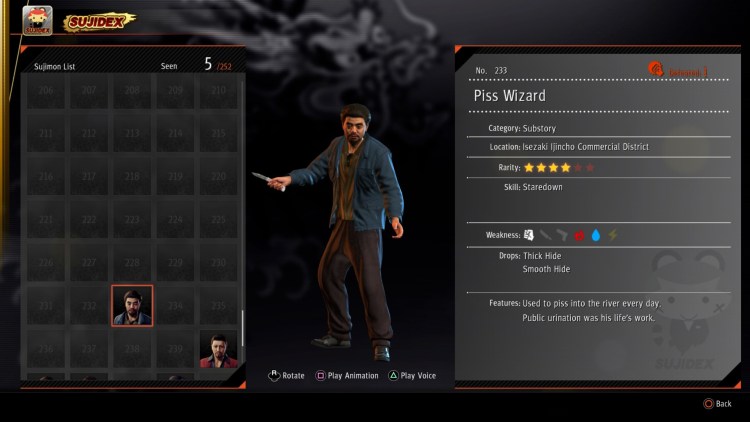This screenshot has height=422, width=750.
Task: Select undiscovered Sujimon slot 218
Action: point(132,176)
